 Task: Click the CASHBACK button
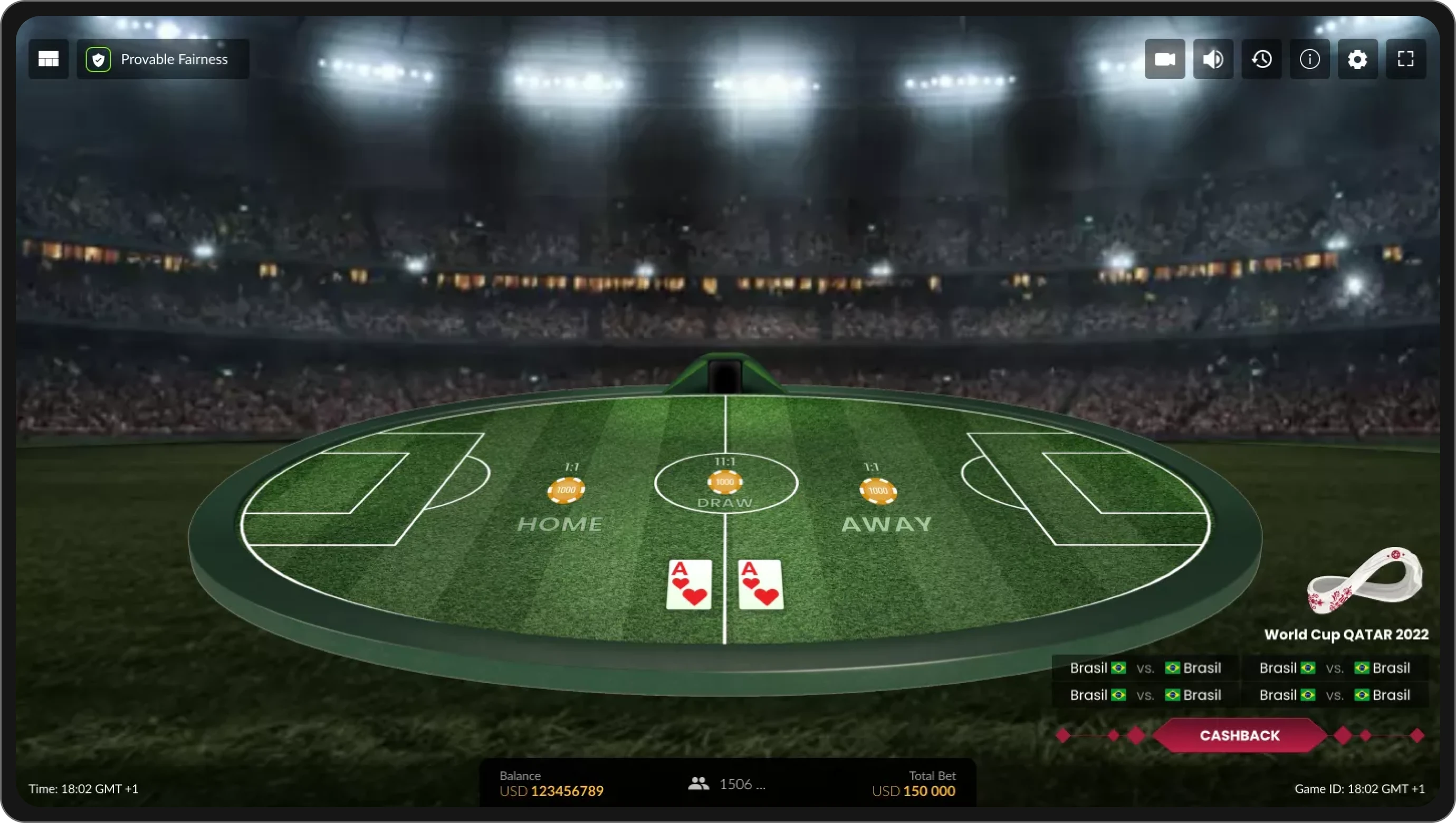tap(1239, 735)
